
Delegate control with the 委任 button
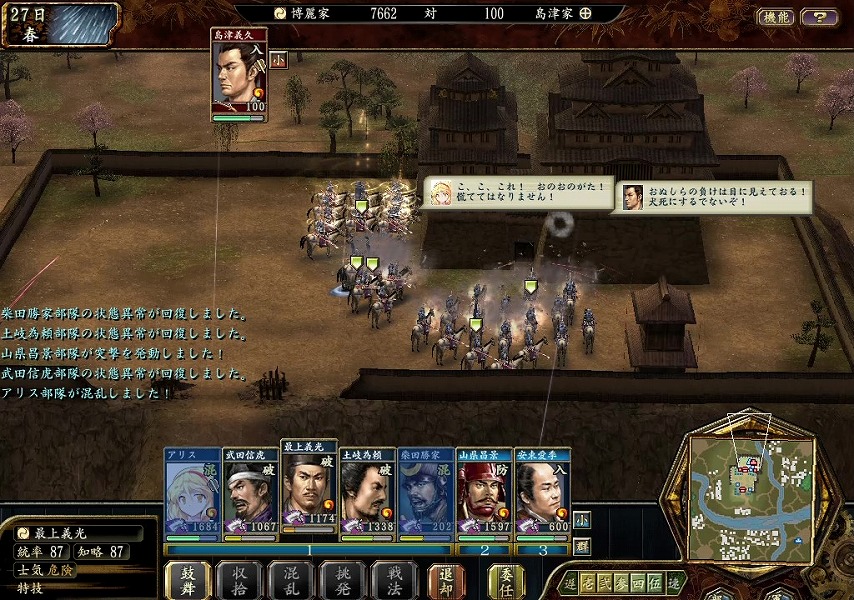coord(507,580)
